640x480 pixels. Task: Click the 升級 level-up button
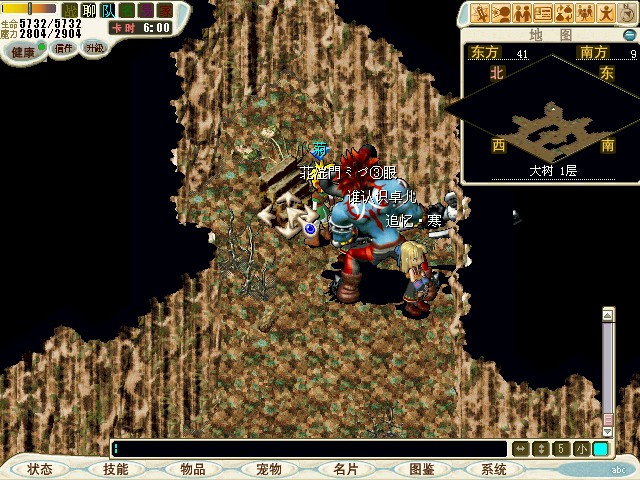[94, 48]
